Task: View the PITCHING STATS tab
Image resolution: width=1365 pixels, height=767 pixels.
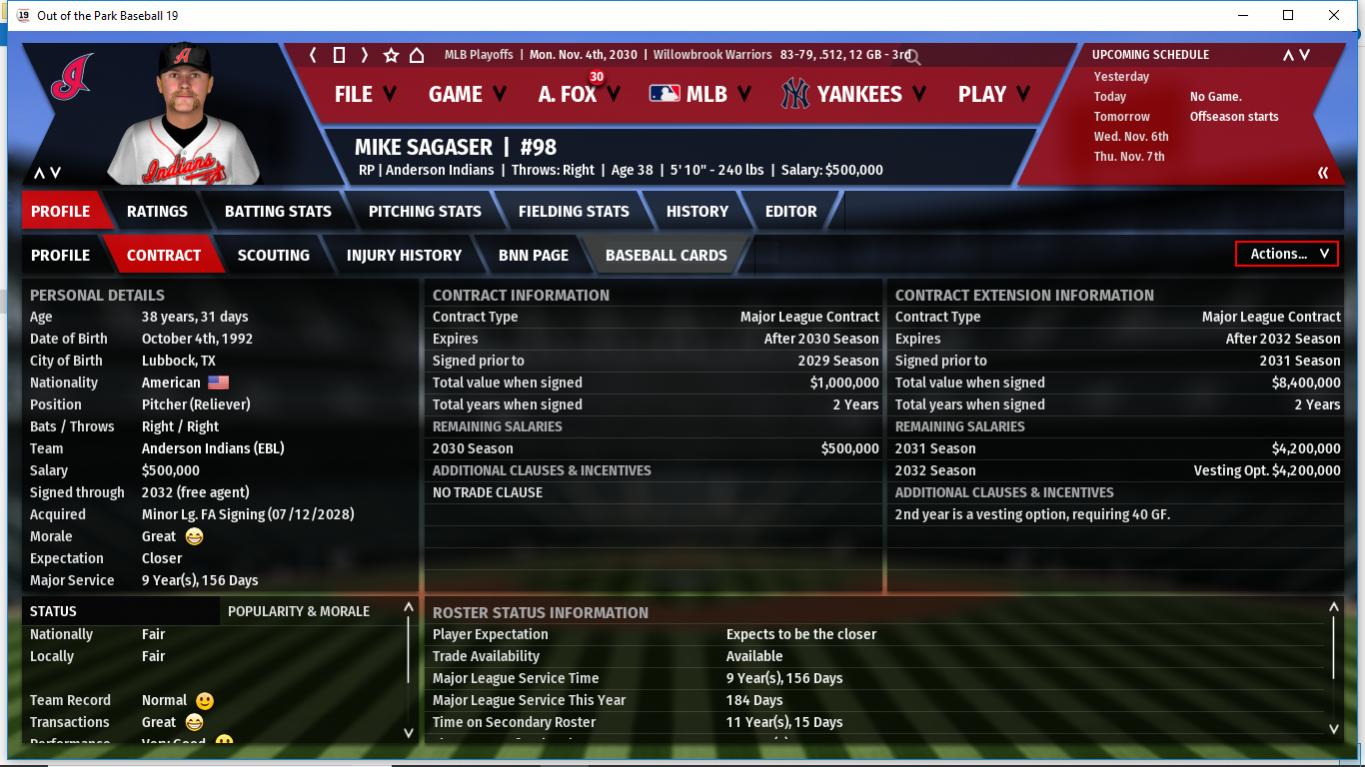Action: 425,211
